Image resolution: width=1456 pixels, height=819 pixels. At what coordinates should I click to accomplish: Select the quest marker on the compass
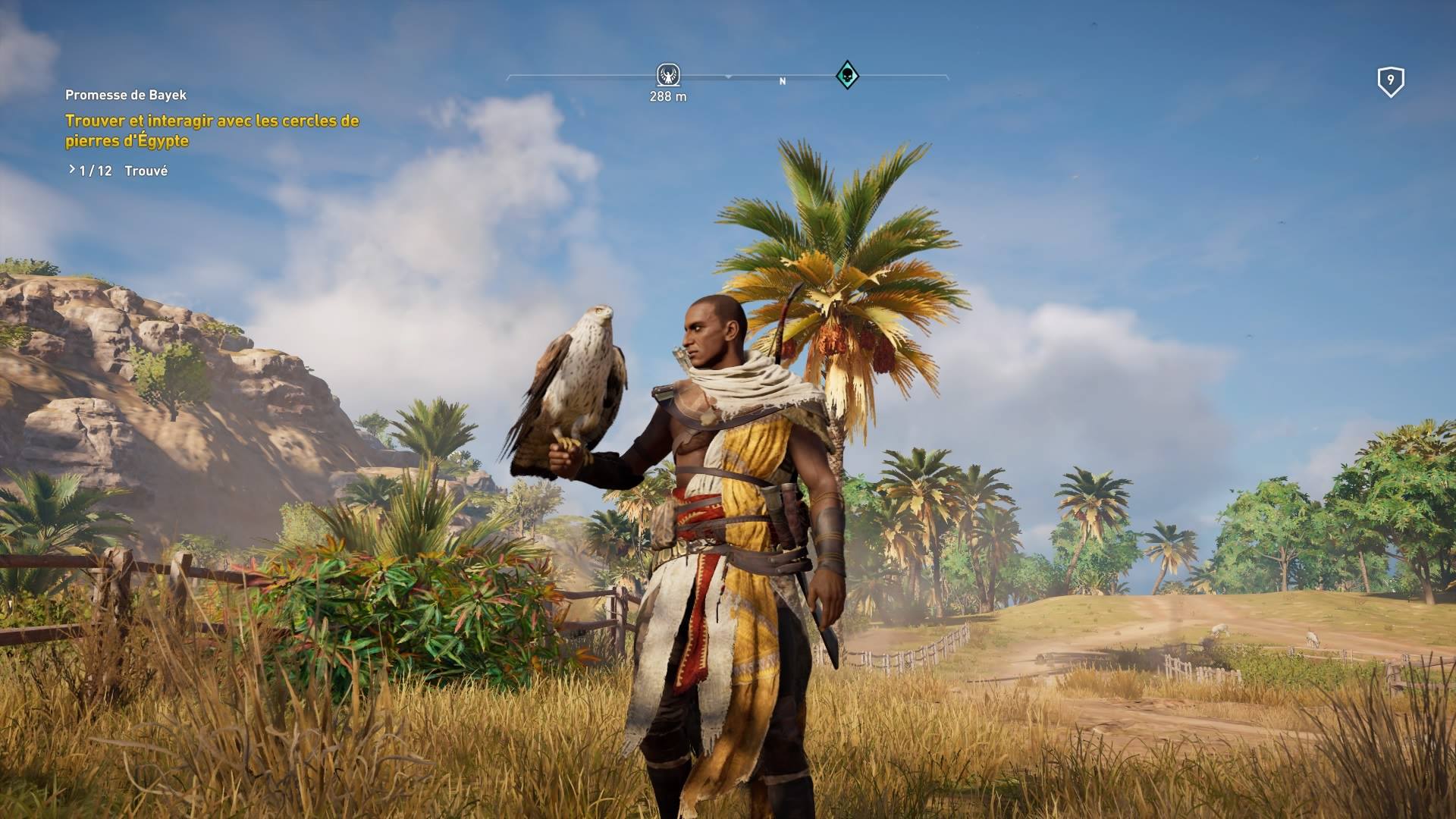[667, 75]
